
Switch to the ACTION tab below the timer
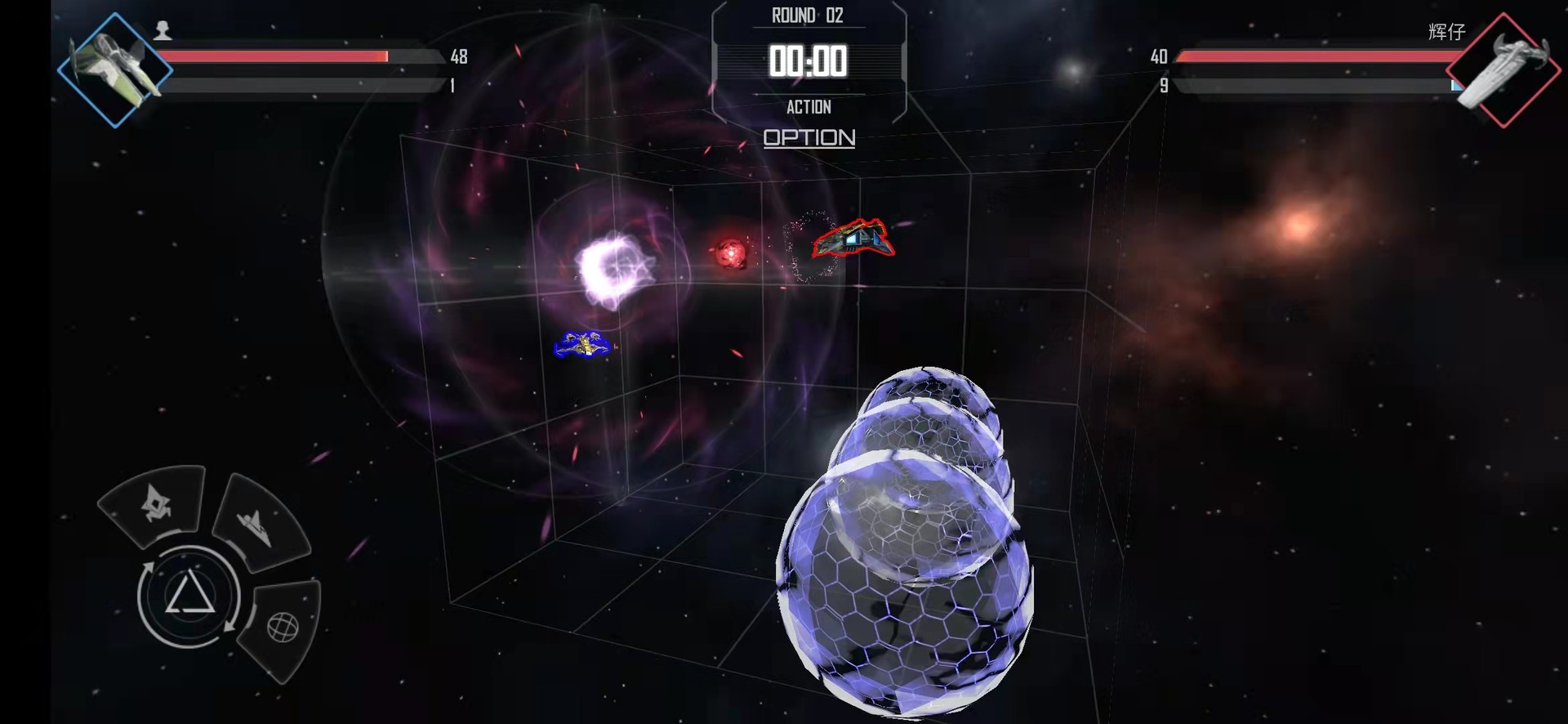pos(809,106)
